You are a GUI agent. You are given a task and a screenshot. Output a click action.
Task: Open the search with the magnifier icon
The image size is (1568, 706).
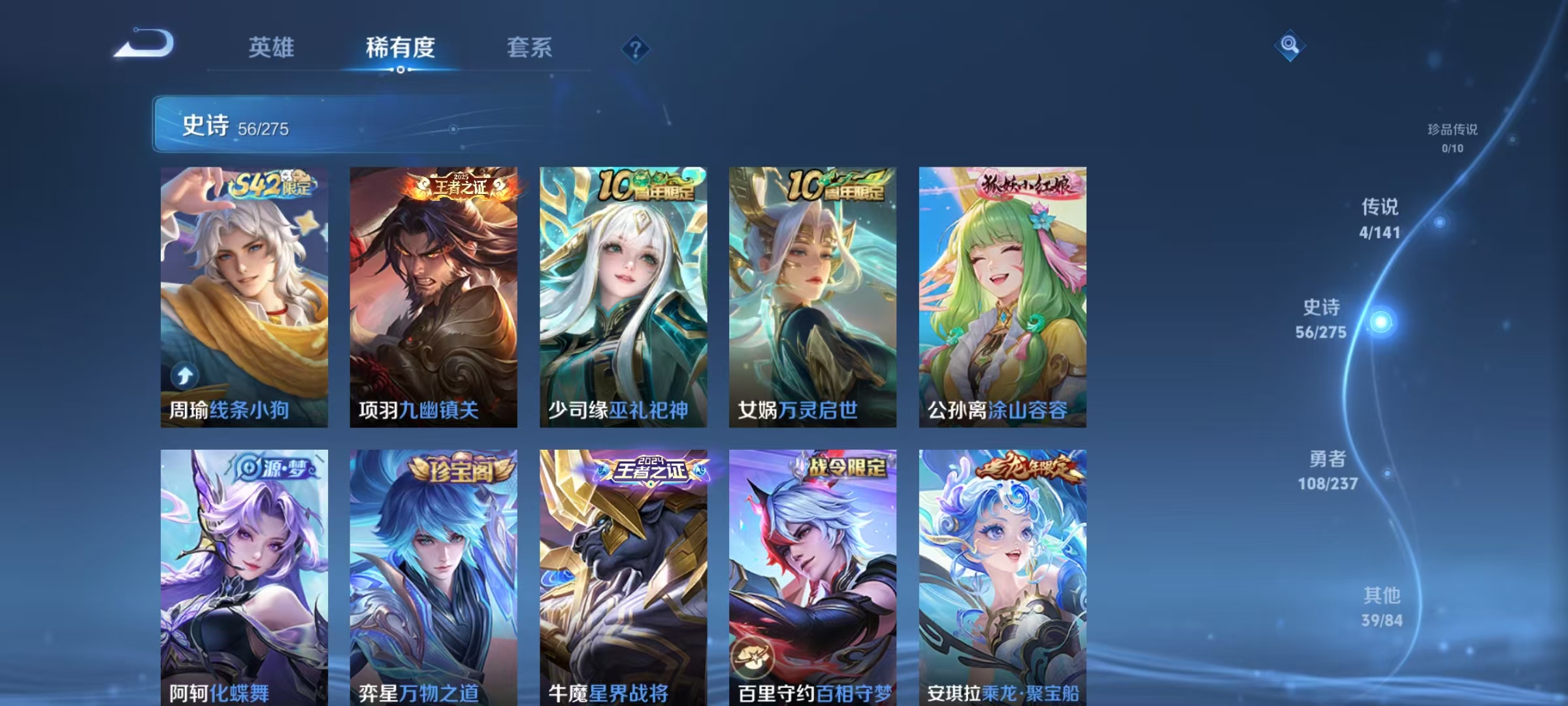pos(1289,44)
